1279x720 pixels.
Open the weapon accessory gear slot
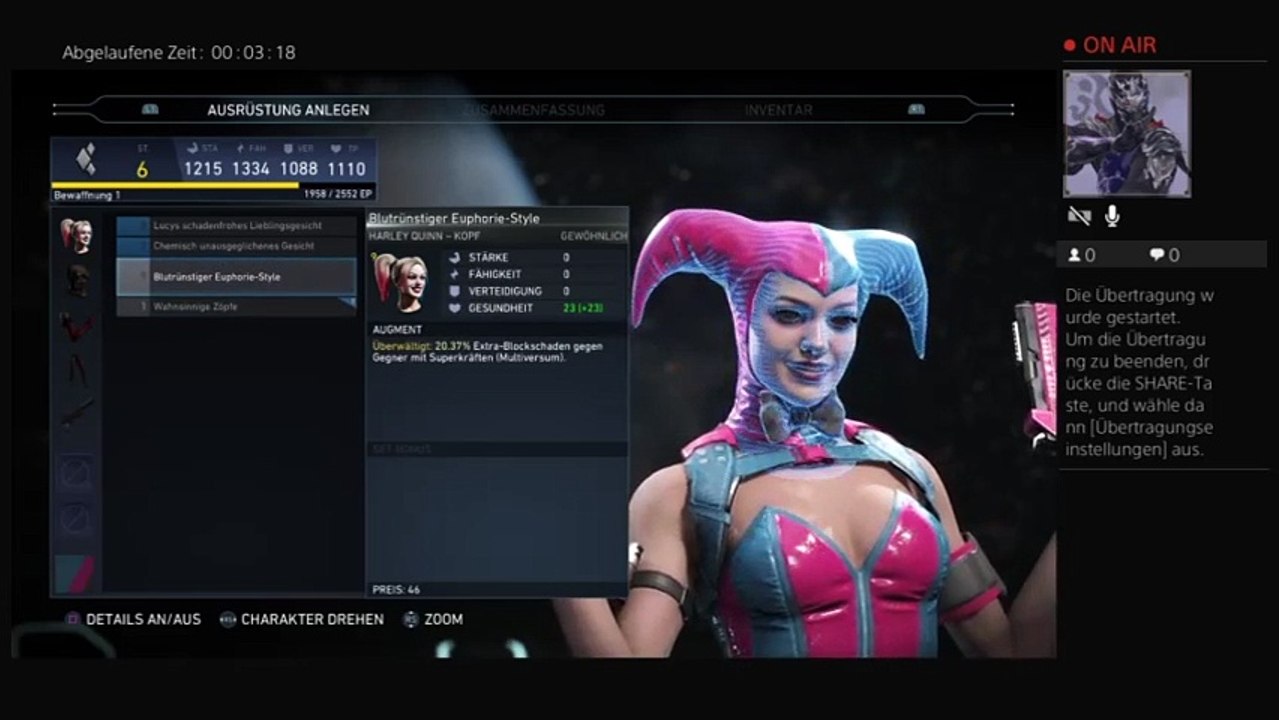pyautogui.click(x=76, y=413)
